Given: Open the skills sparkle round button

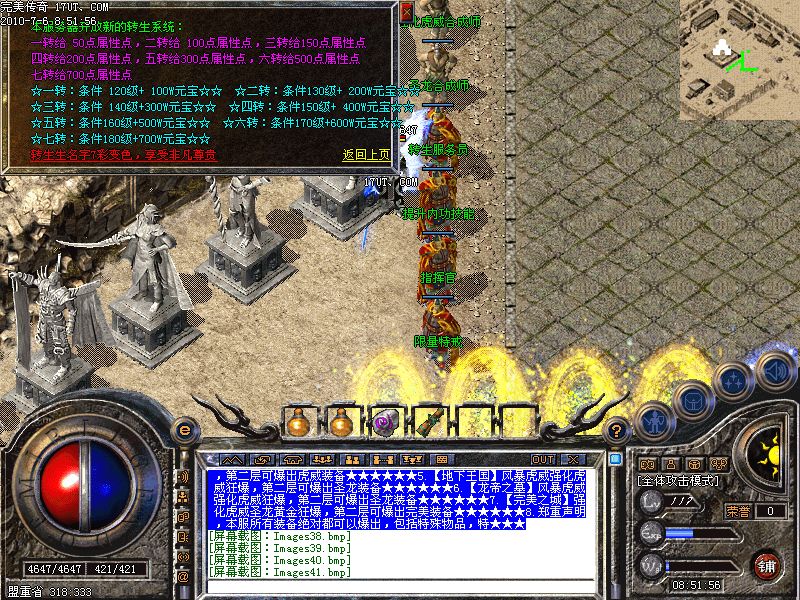Looking at the screenshot, I should click(733, 380).
